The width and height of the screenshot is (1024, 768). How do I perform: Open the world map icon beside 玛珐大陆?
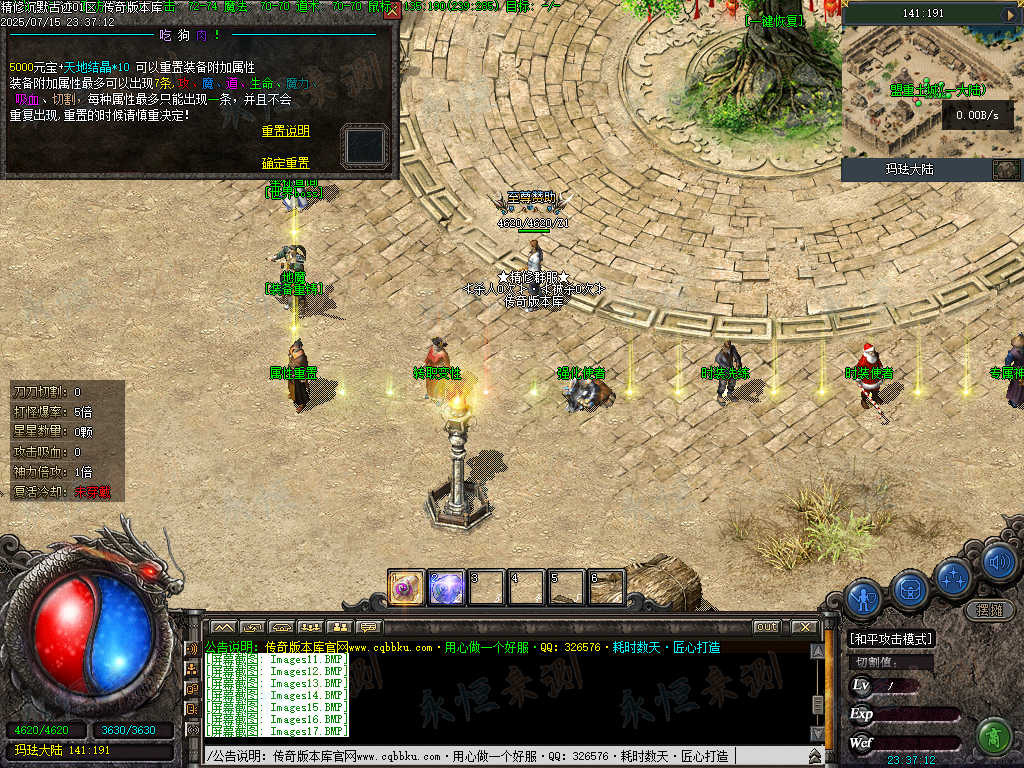[1005, 169]
